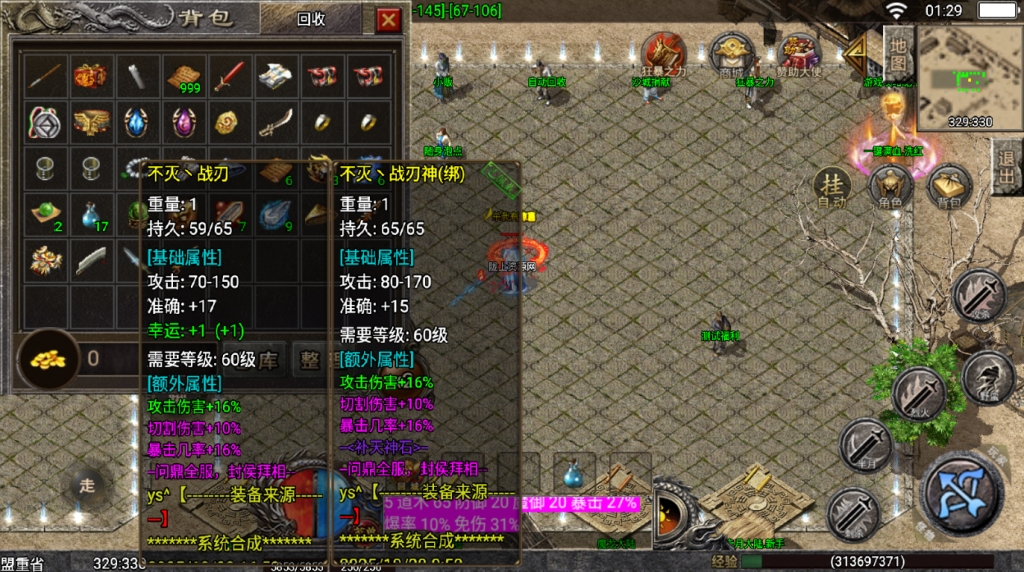
Task: Open the 商城 shop
Action: [731, 54]
